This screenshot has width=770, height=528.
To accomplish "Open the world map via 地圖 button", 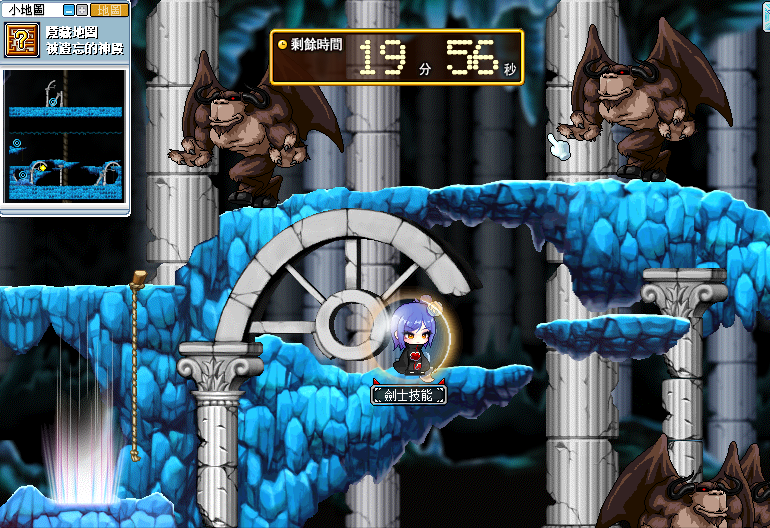I will (108, 10).
